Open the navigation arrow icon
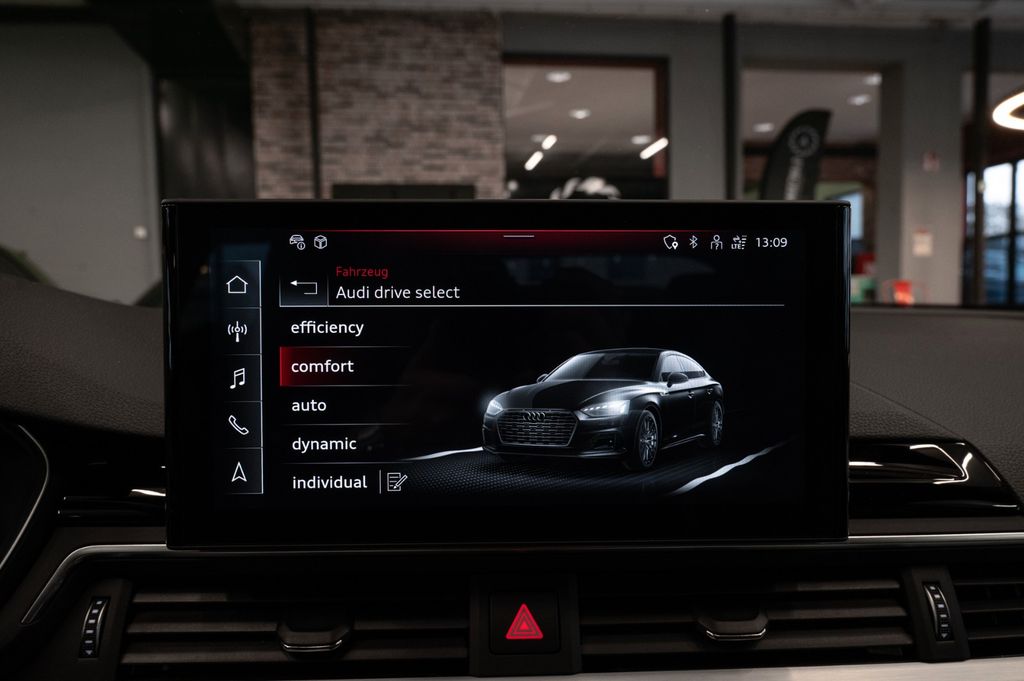 [238, 472]
